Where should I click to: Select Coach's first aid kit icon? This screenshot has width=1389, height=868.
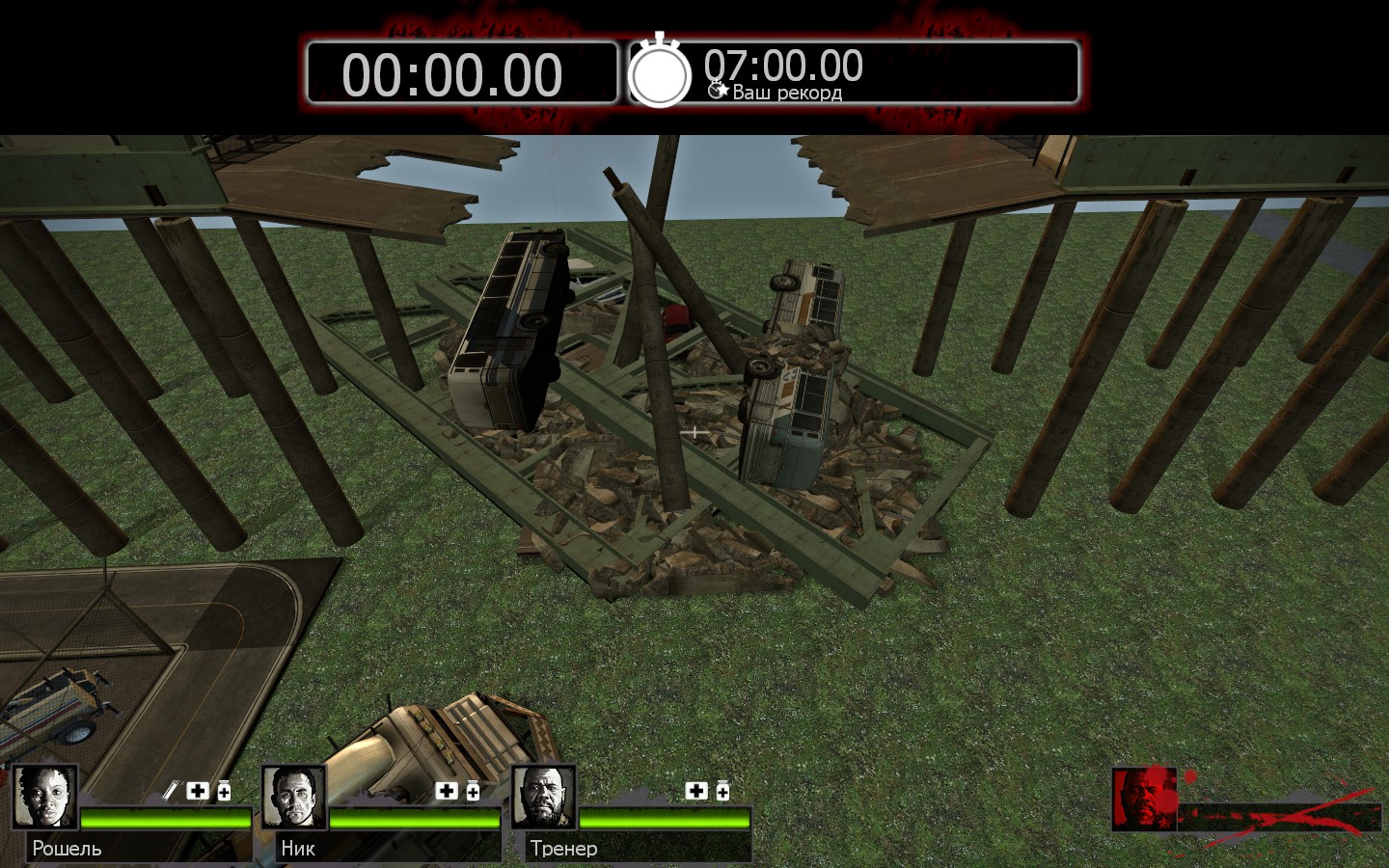[696, 791]
